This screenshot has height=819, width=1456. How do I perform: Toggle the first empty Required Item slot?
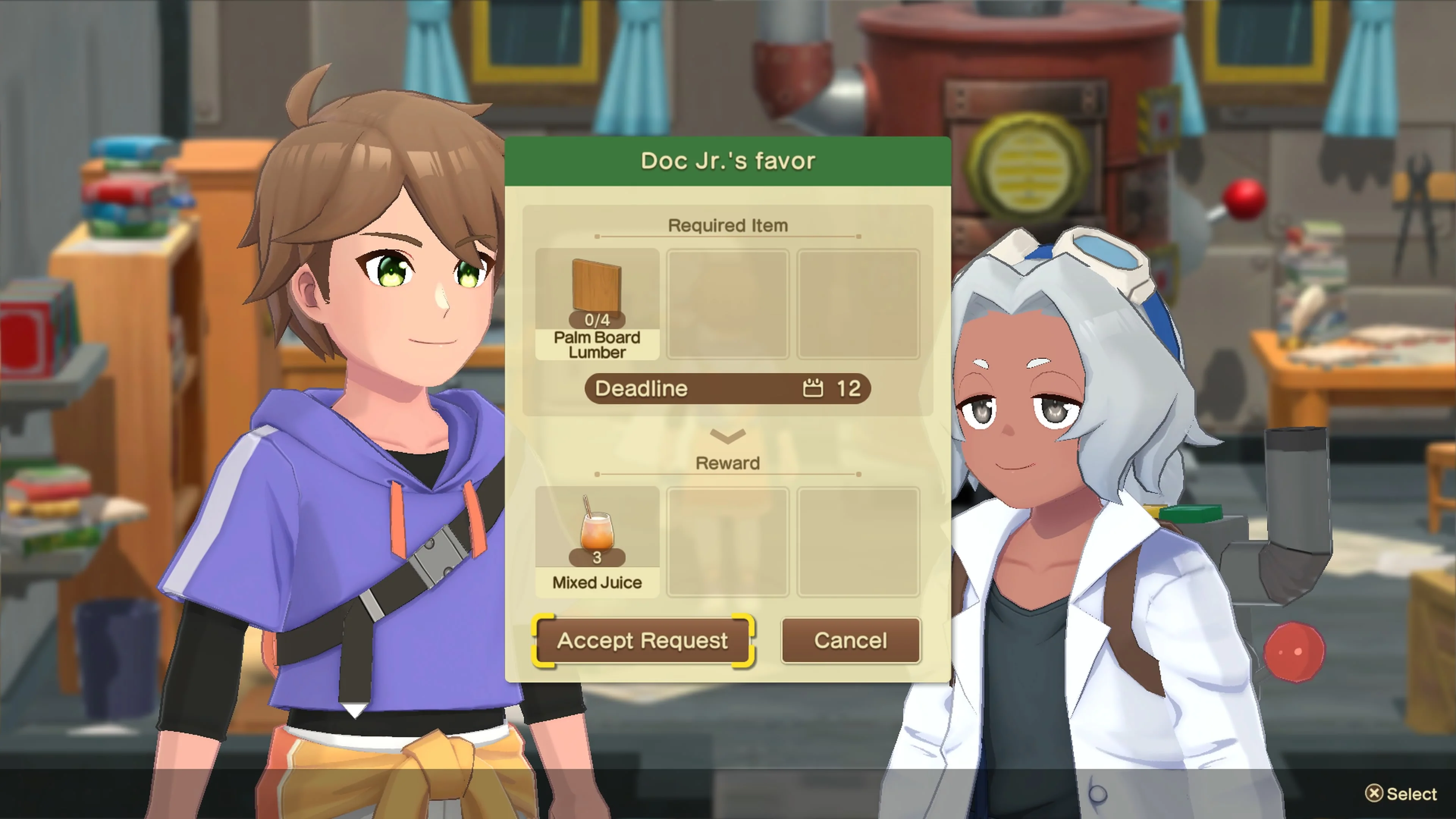coord(728,304)
